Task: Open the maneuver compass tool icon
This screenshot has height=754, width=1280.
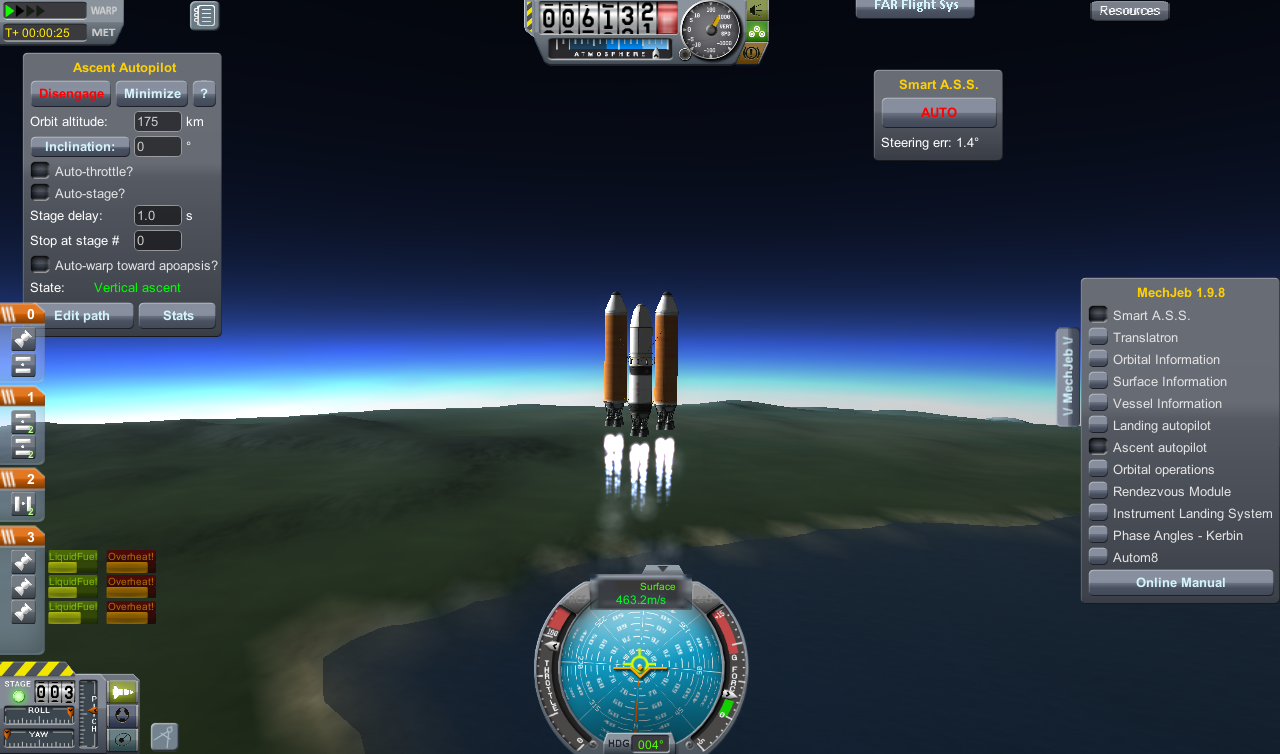Action: click(x=163, y=736)
